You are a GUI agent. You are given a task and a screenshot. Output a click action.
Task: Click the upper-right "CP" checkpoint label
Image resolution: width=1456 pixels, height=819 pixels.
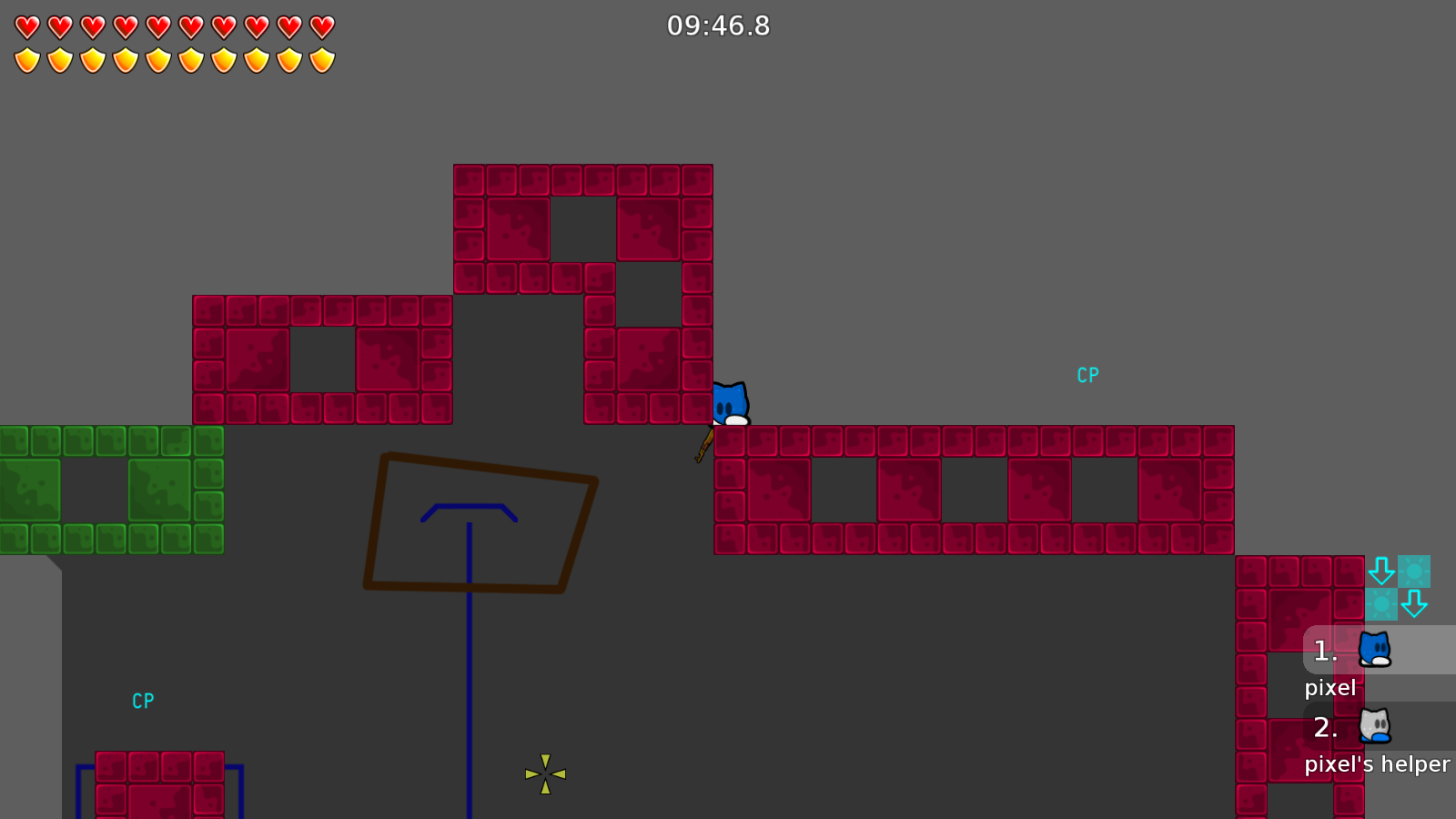[x=1088, y=373]
